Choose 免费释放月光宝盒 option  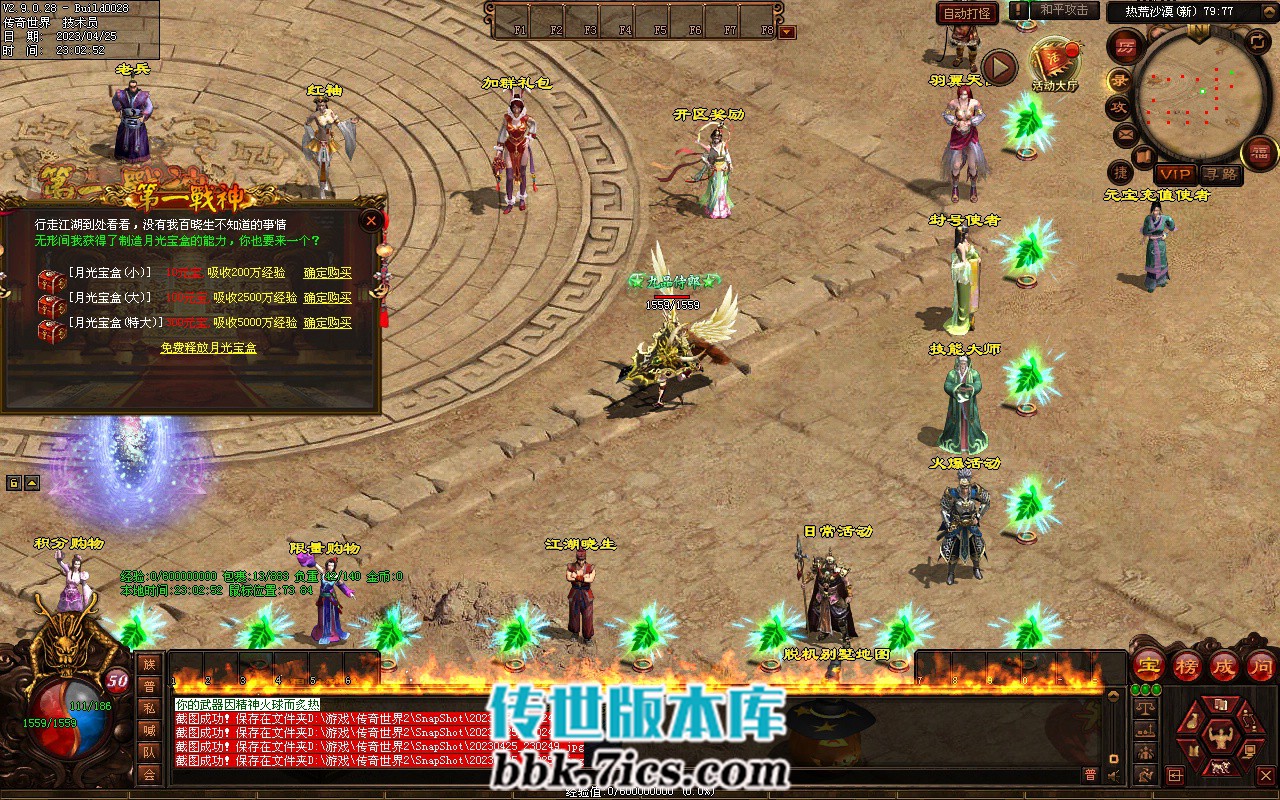pyautogui.click(x=208, y=348)
